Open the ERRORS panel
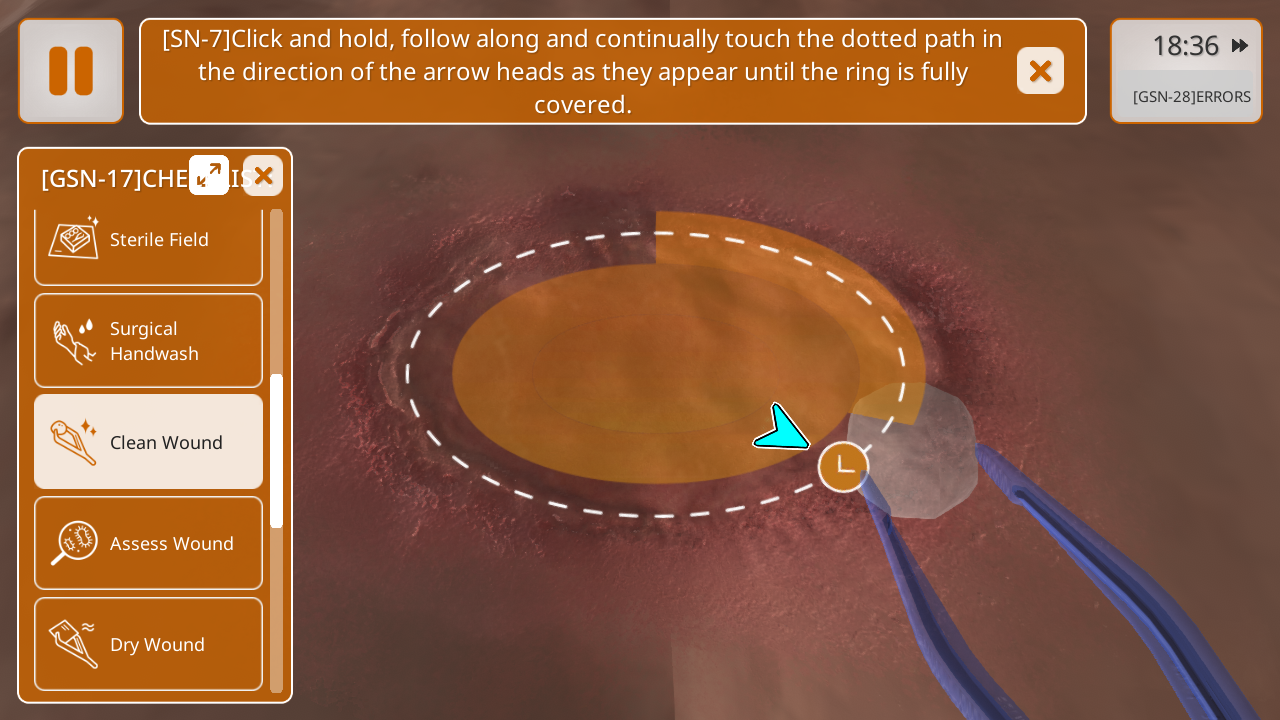Viewport: 1280px width, 720px height. [1191, 97]
